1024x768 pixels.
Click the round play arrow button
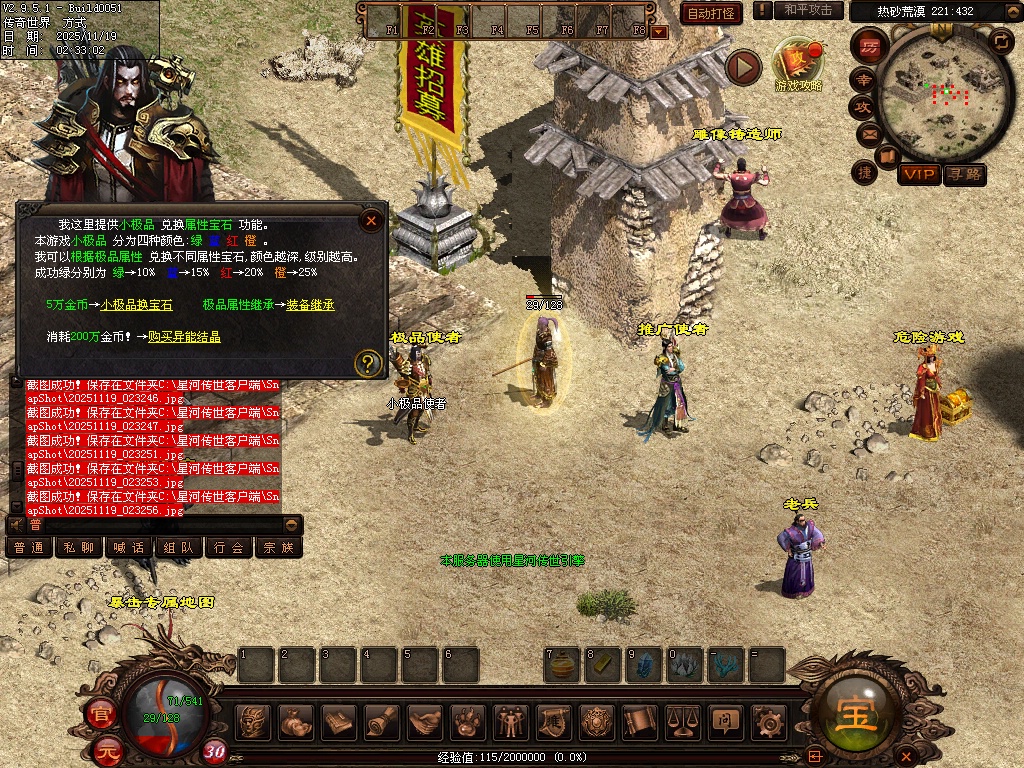pos(743,67)
